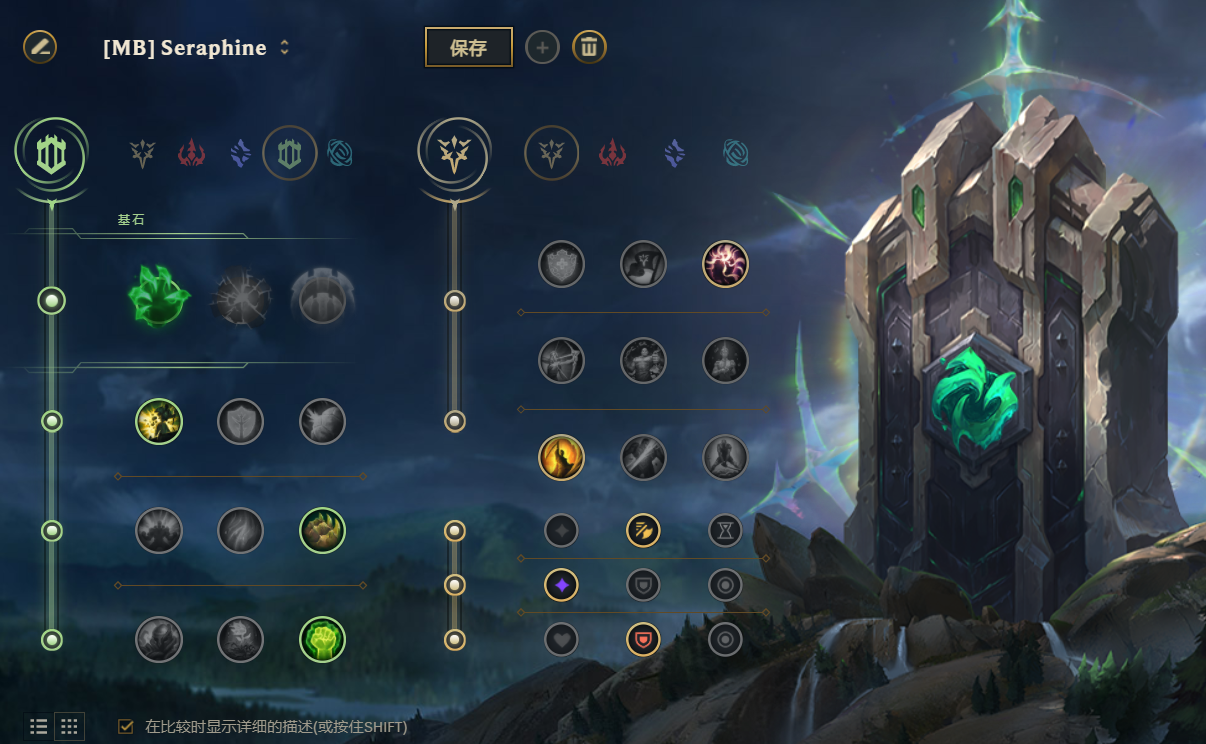
Task: Delete the rune page with trash icon
Action: [589, 47]
